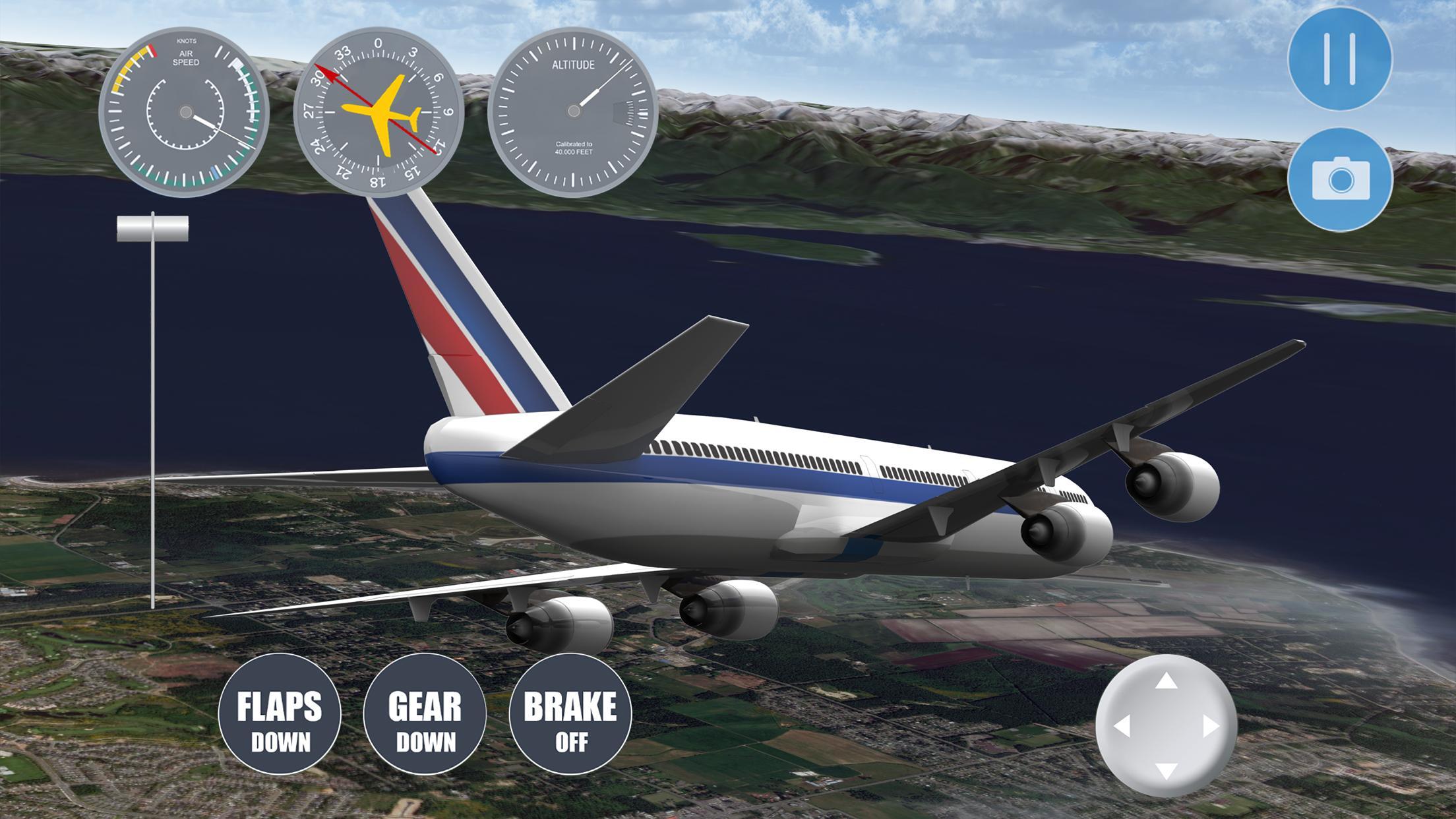Tap the down arrow on the joystick

(1166, 770)
